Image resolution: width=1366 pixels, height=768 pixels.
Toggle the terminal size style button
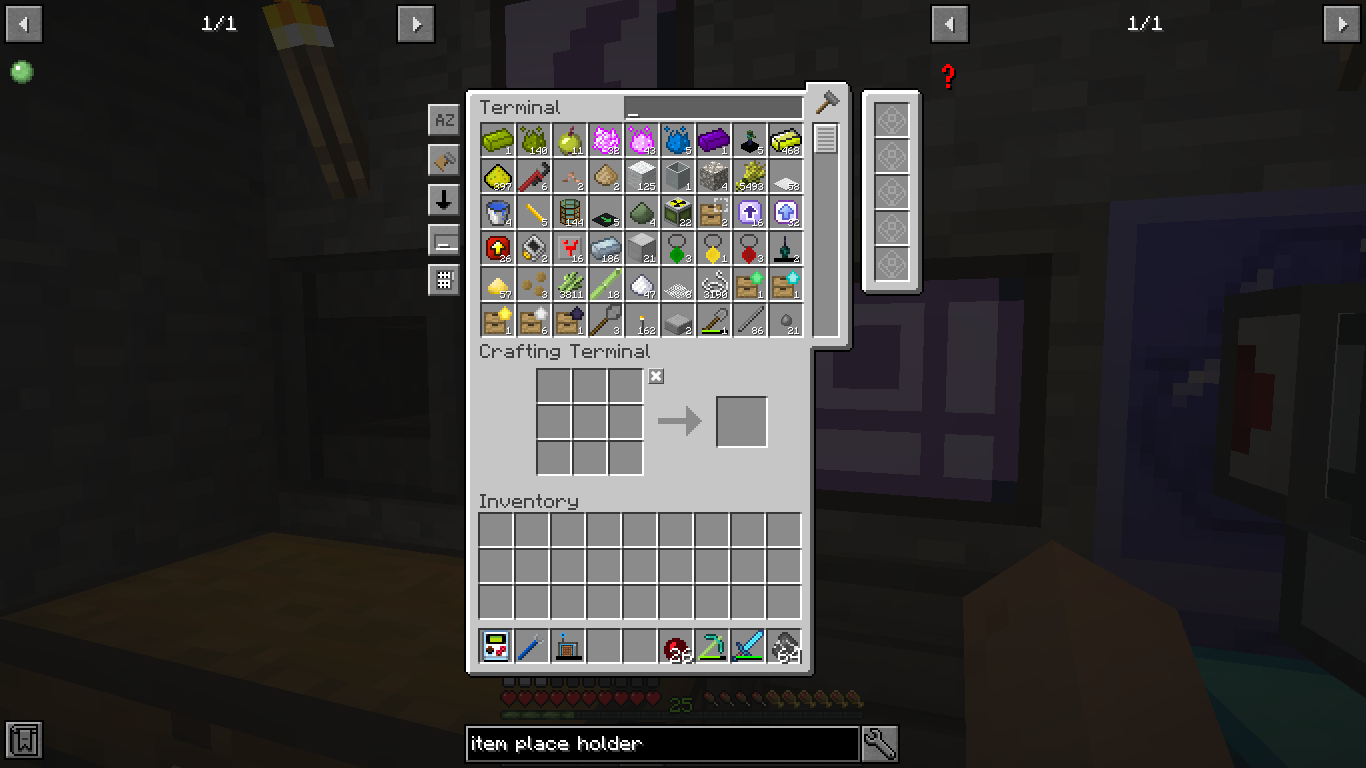443,239
